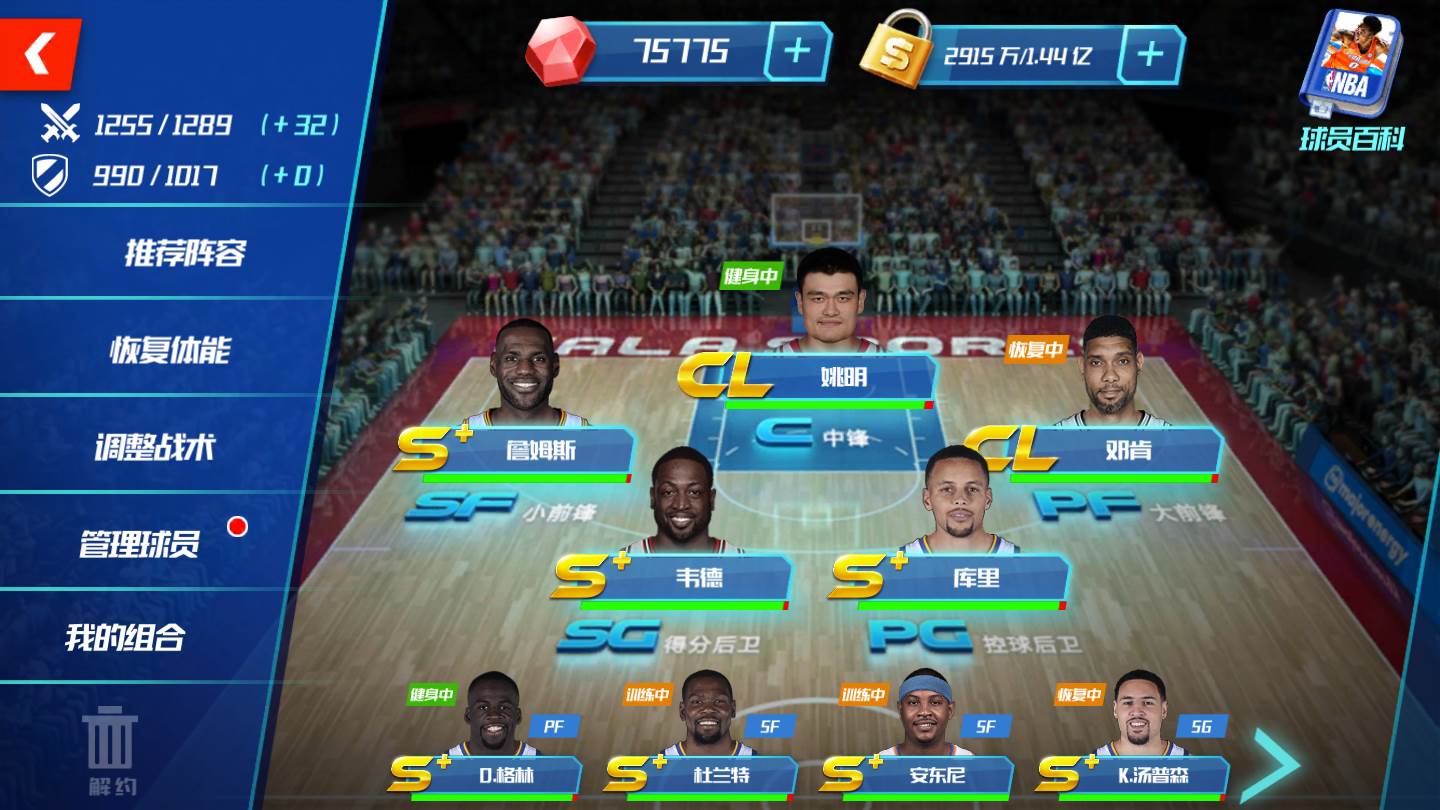Viewport: 1440px width, 810px height.
Task: Open 推荐阵容 recommended lineup menu
Action: pyautogui.click(x=185, y=253)
